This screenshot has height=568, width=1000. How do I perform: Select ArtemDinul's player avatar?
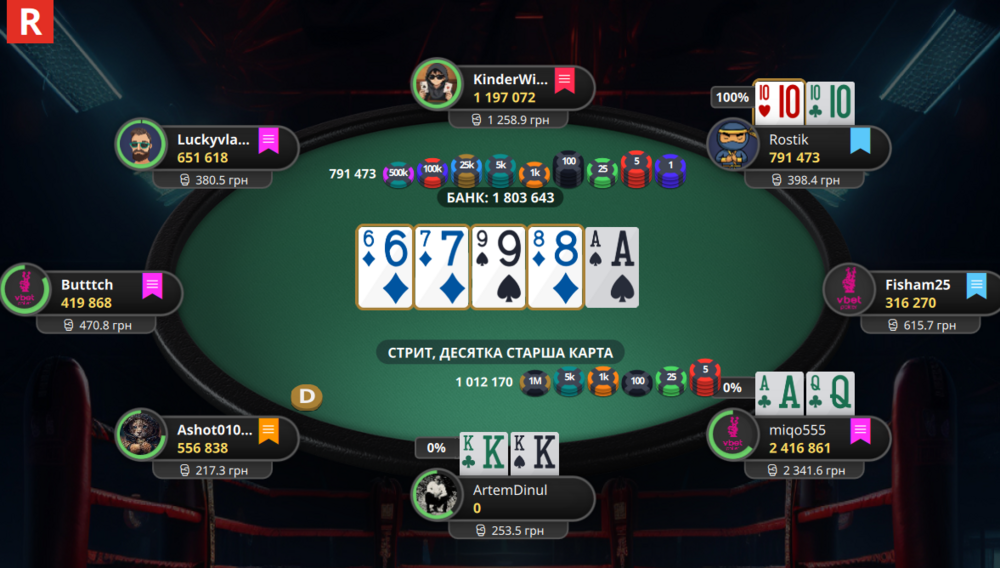(437, 494)
